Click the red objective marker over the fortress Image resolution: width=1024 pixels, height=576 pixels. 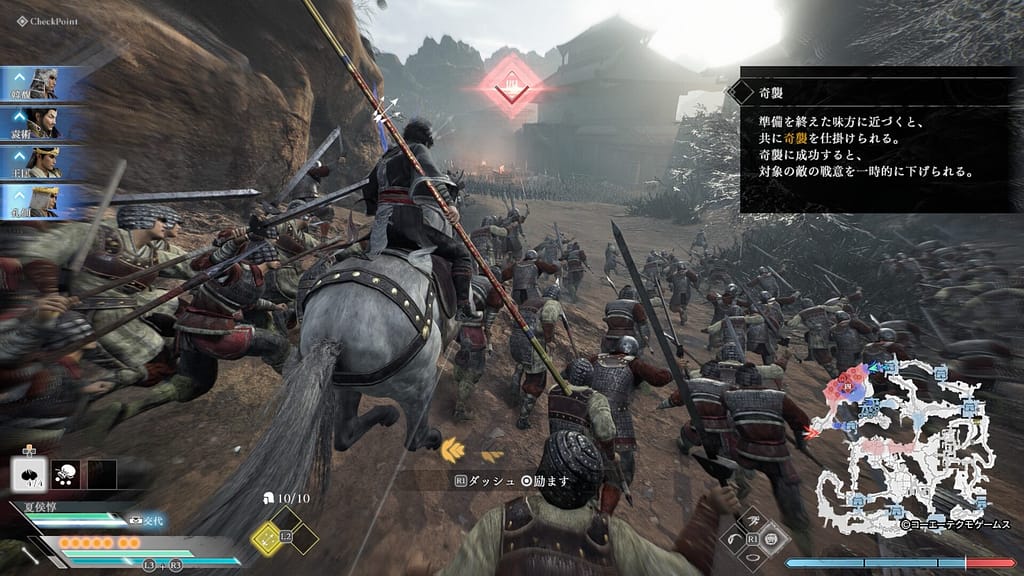[x=513, y=87]
